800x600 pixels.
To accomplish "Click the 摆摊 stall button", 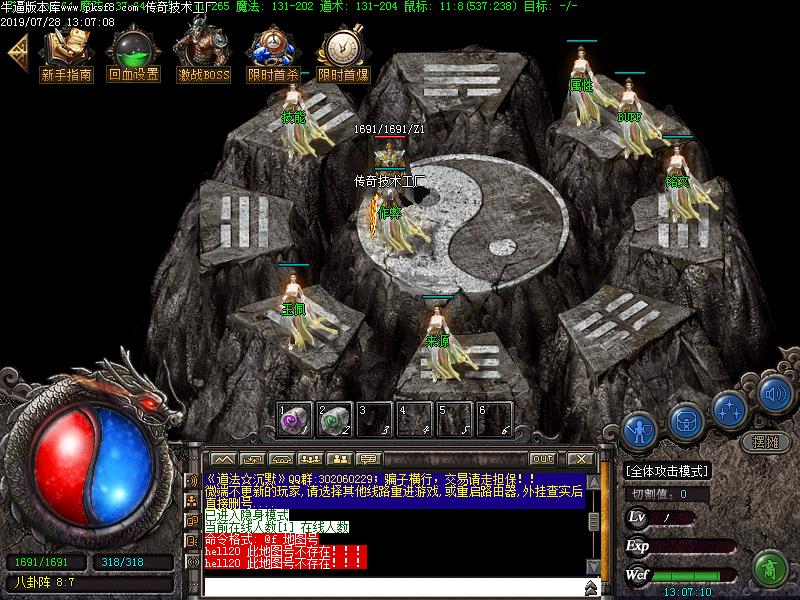I will [x=765, y=441].
